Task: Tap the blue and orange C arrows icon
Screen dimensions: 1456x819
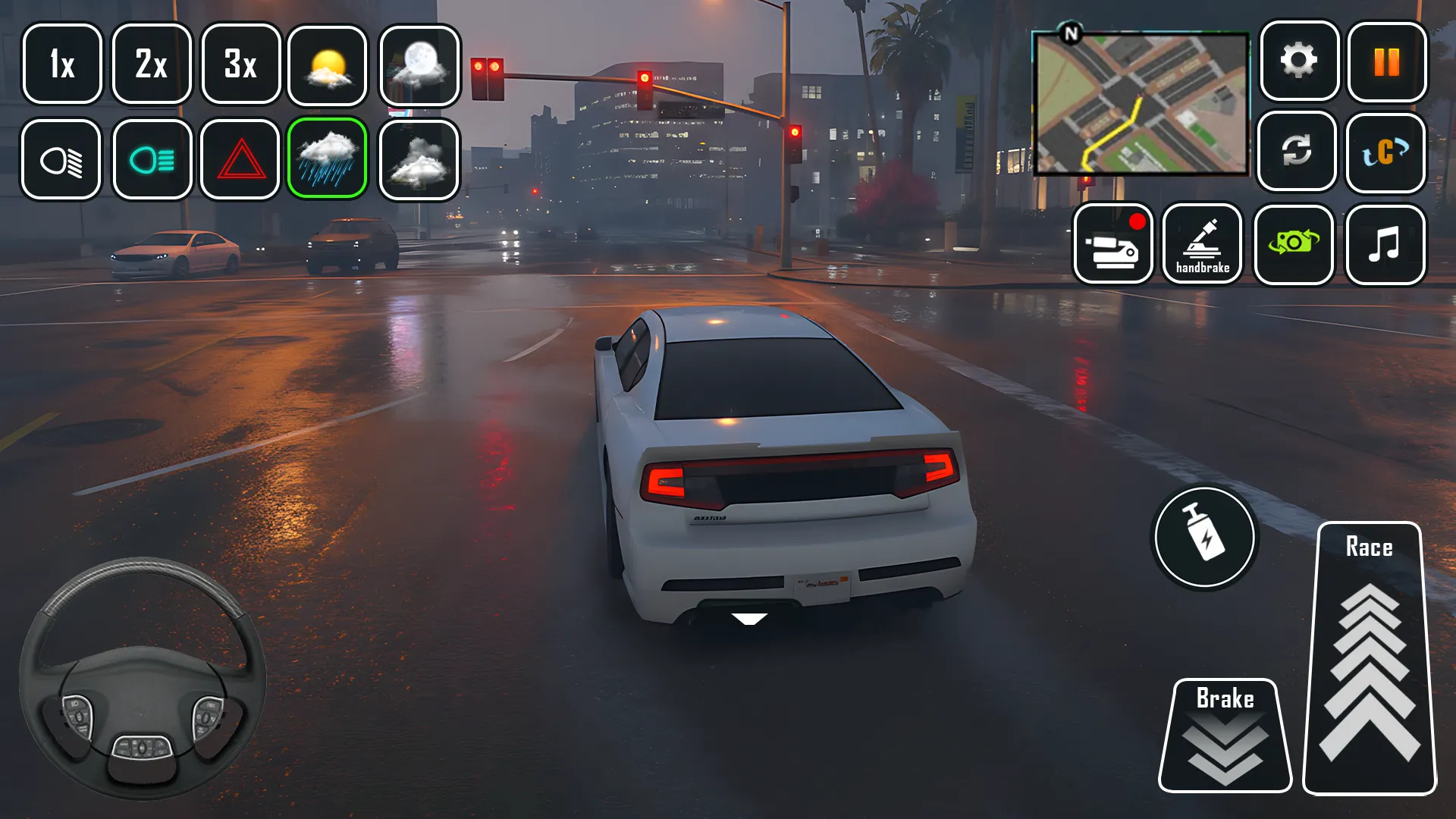Action: [1385, 152]
